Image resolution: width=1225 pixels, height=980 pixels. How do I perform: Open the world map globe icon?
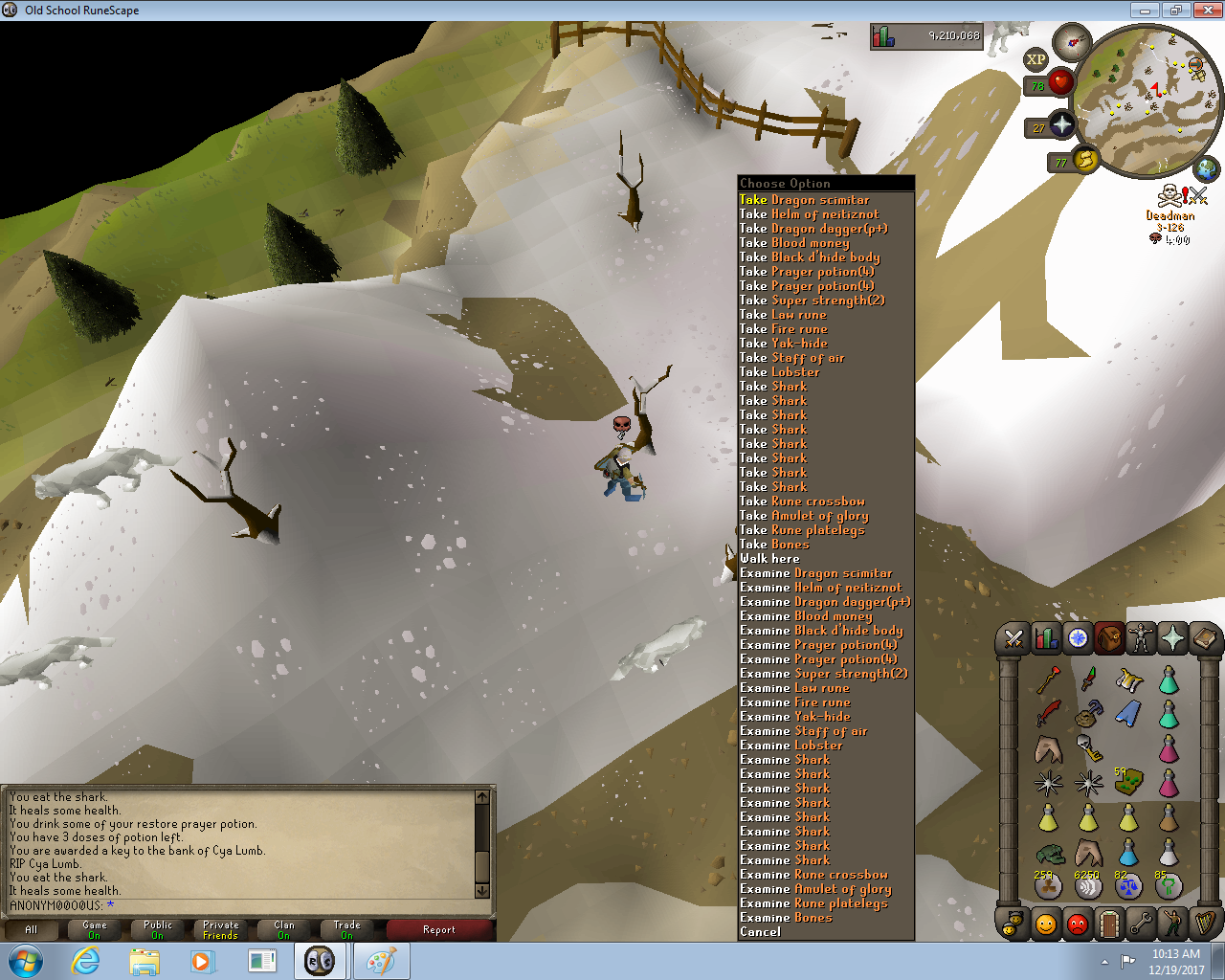pyautogui.click(x=1207, y=170)
